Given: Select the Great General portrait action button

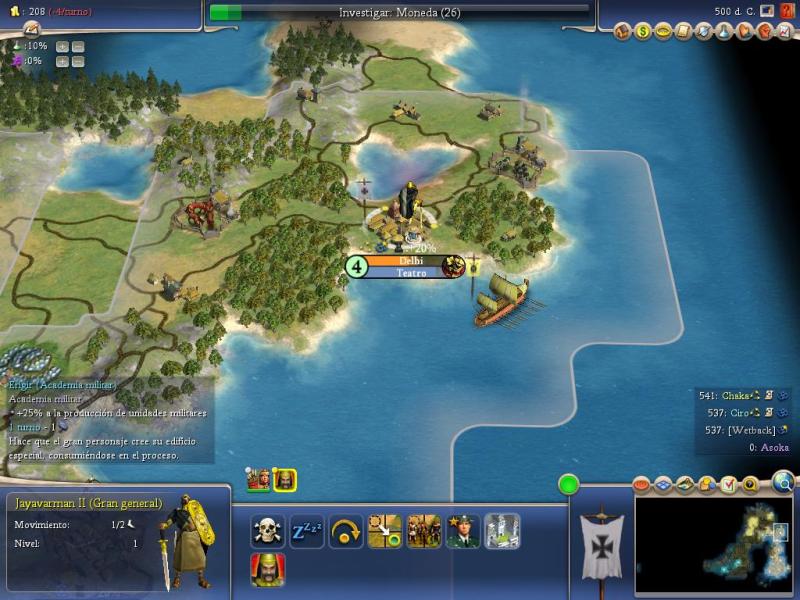Looking at the screenshot, I should 267,569.
